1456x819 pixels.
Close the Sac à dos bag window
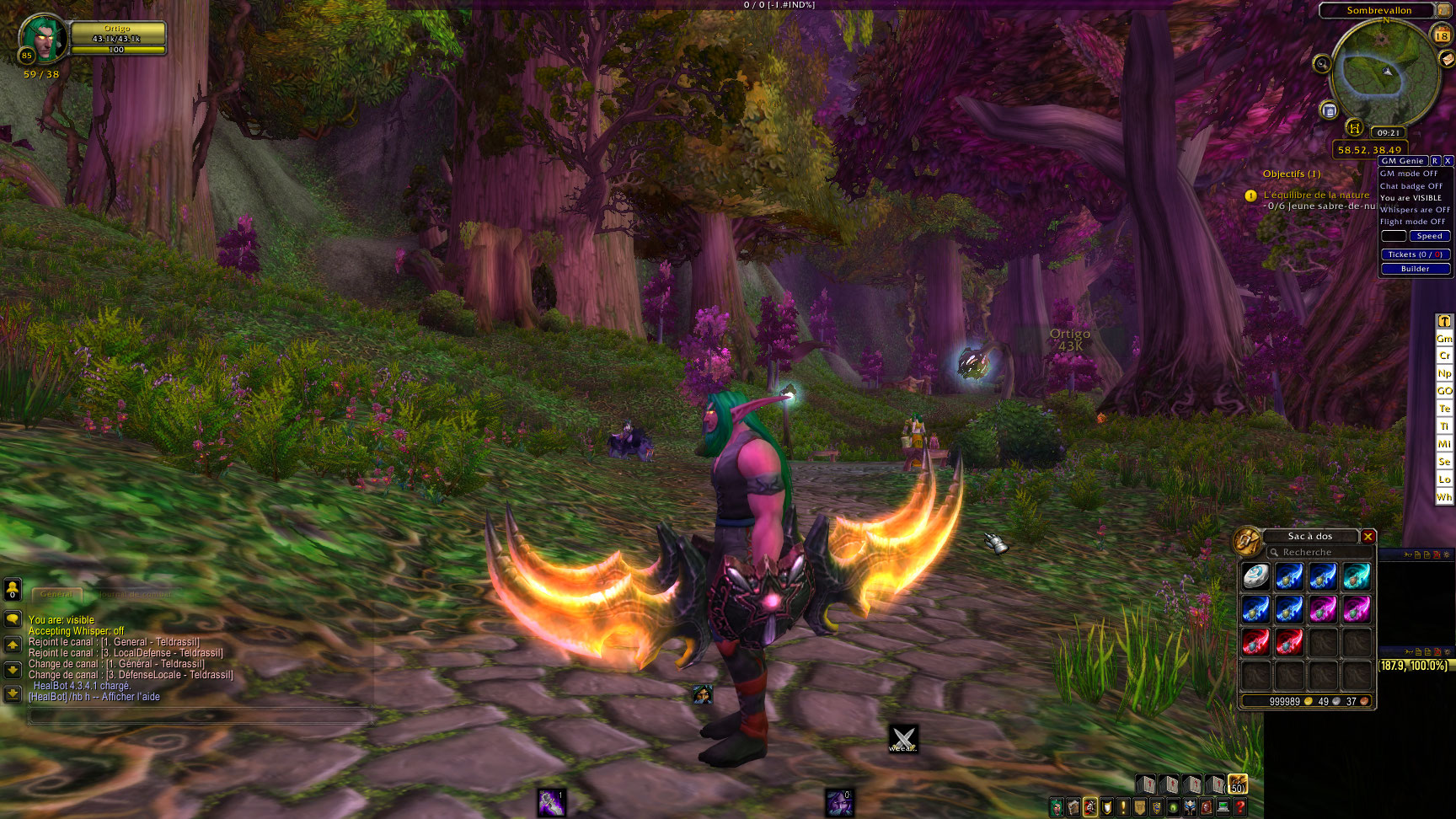(1368, 537)
